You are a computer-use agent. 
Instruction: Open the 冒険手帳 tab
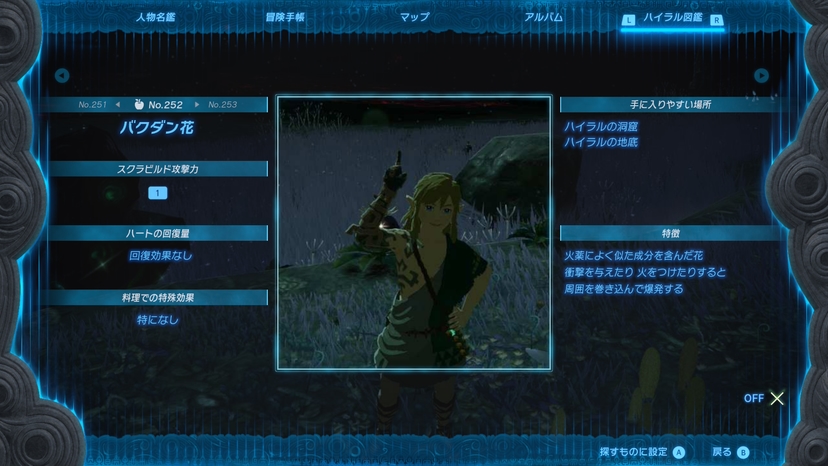(284, 17)
